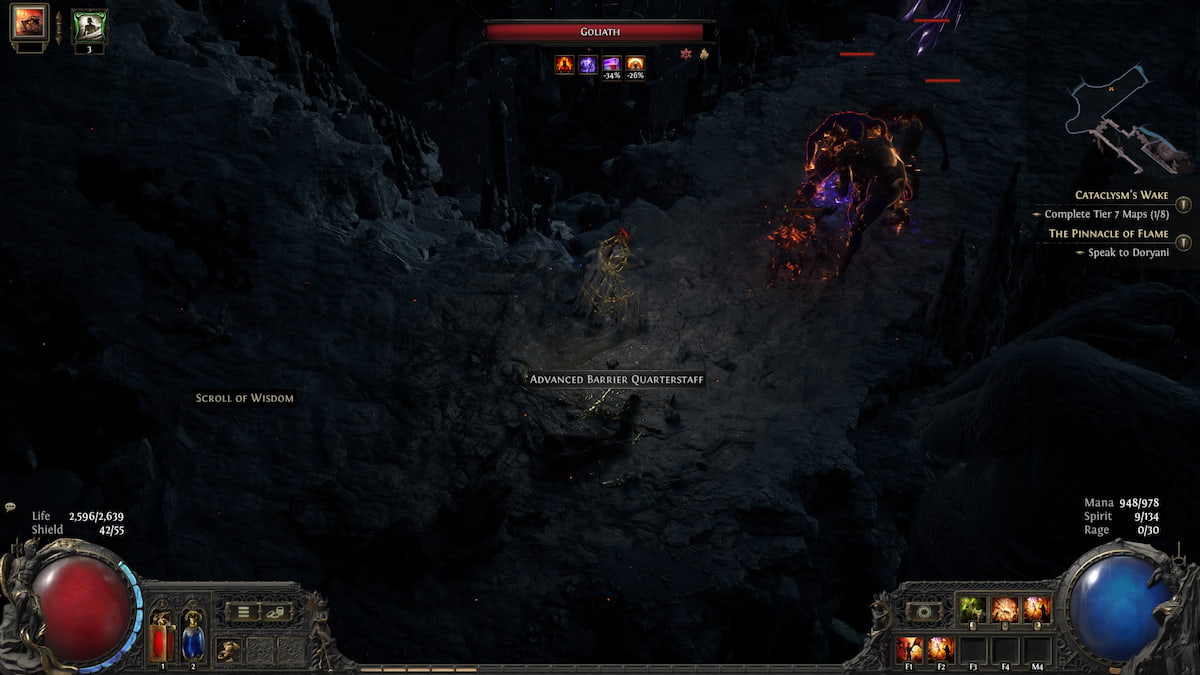The image size is (1200, 675).
Task: Select the red buff icon at top-left
Action: 29,22
